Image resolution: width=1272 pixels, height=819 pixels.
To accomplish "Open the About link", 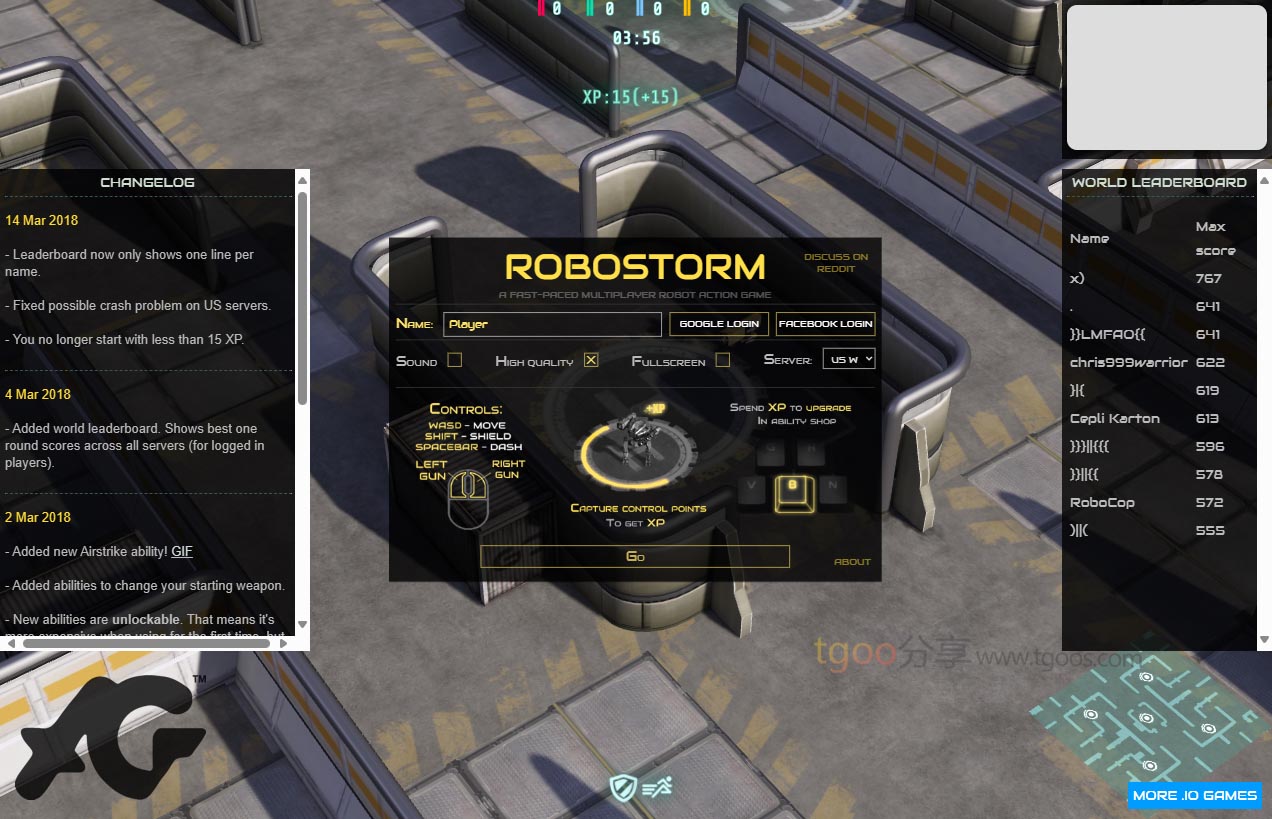I will [852, 562].
